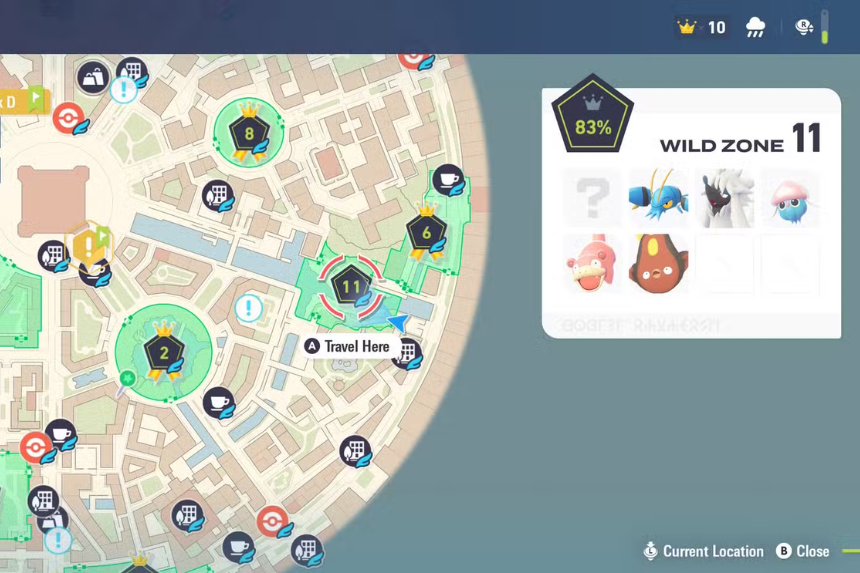Select the blue Clauncher thumbnail
Screen dimensions: 860x573
point(658,197)
